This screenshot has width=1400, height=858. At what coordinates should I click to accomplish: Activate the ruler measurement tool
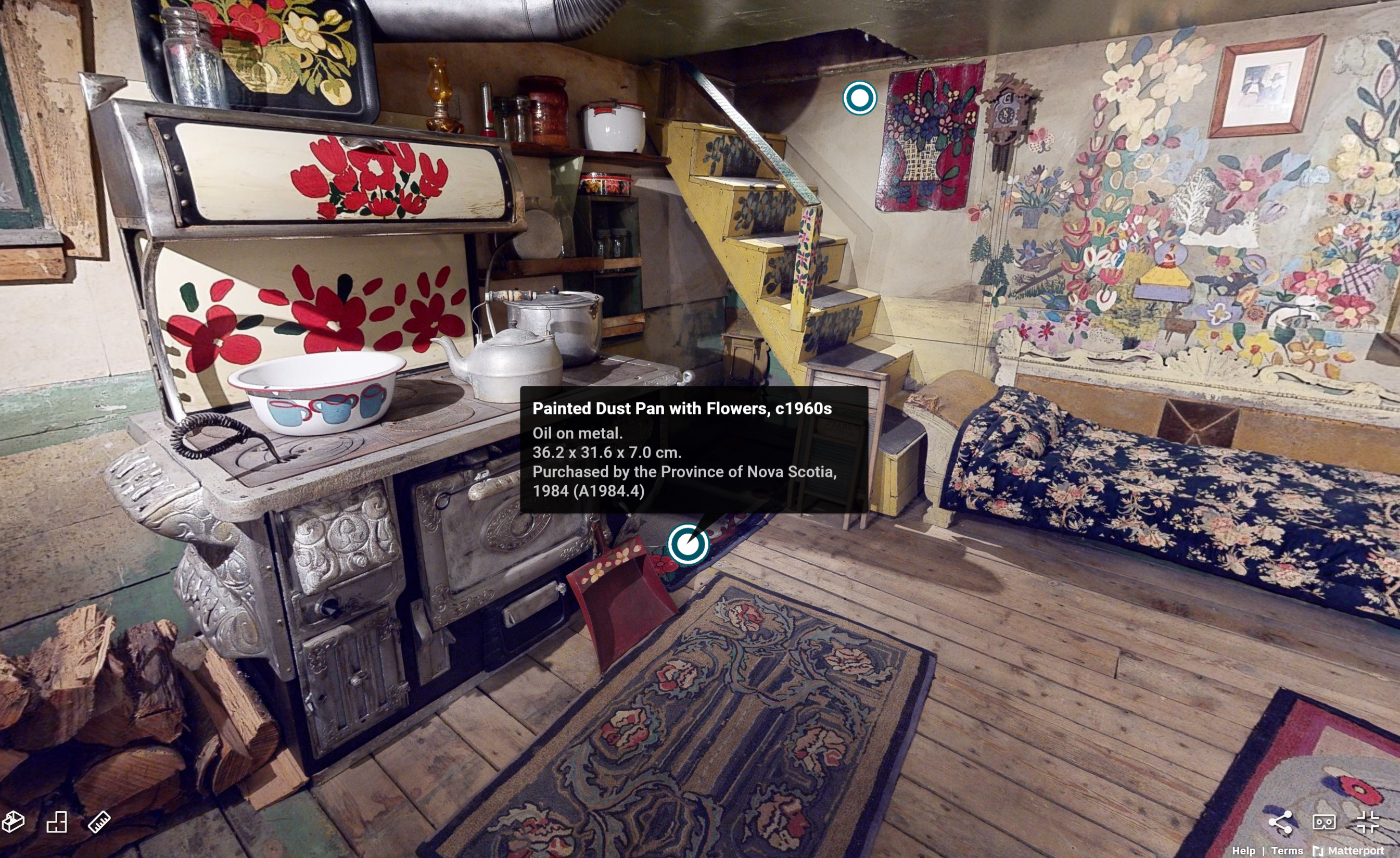click(99, 822)
